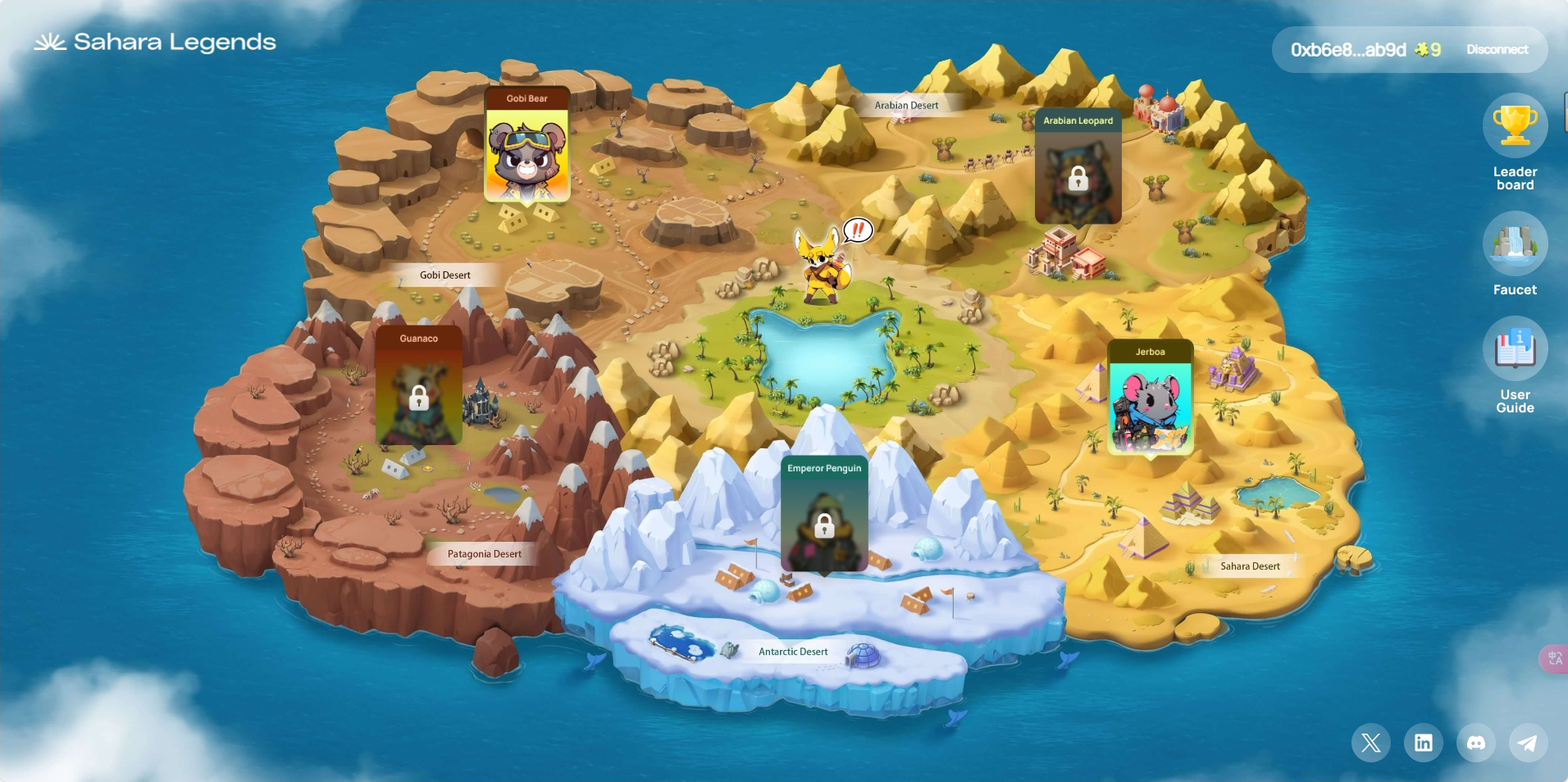Open the Faucet
This screenshot has height=782, width=1568.
[1515, 243]
